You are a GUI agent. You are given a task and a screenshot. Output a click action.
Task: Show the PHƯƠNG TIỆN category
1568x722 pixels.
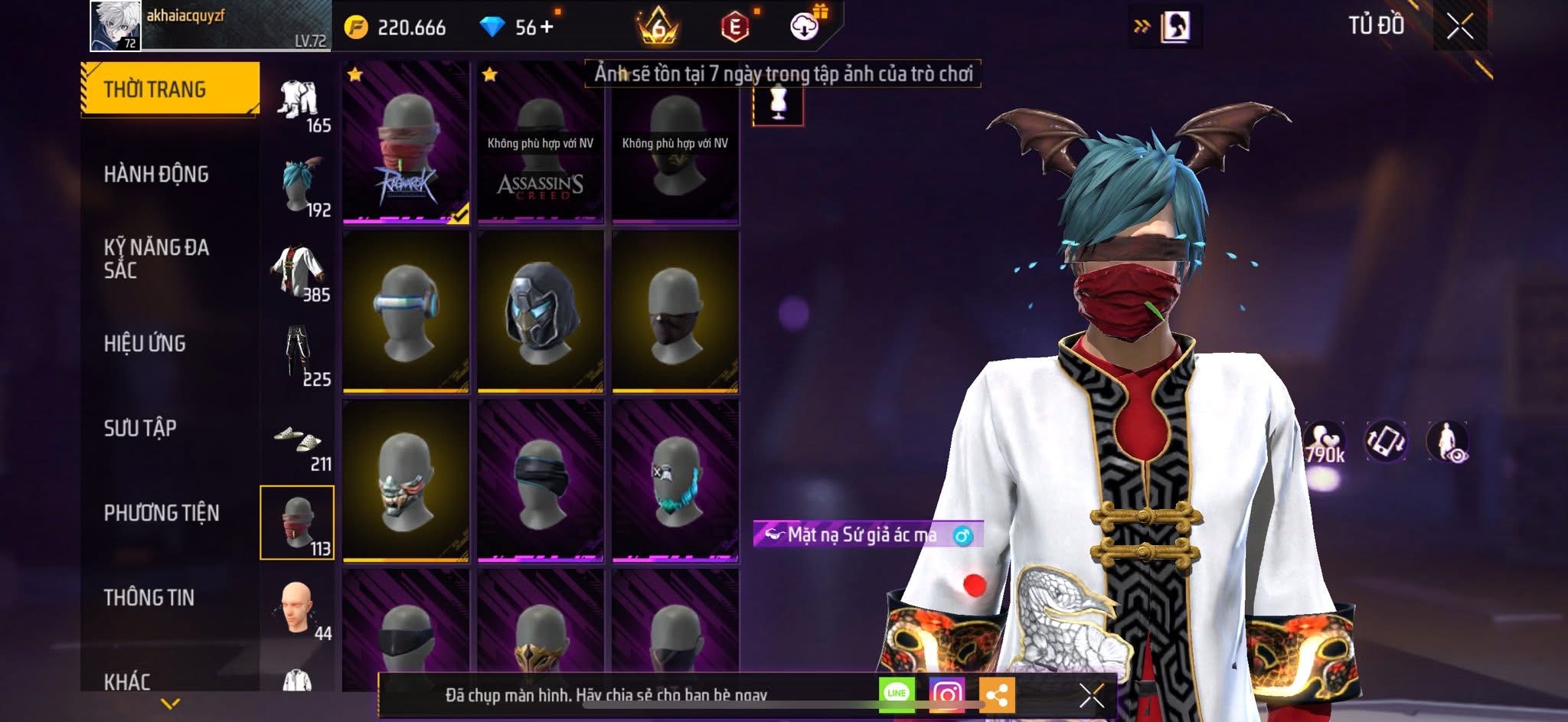click(x=162, y=513)
